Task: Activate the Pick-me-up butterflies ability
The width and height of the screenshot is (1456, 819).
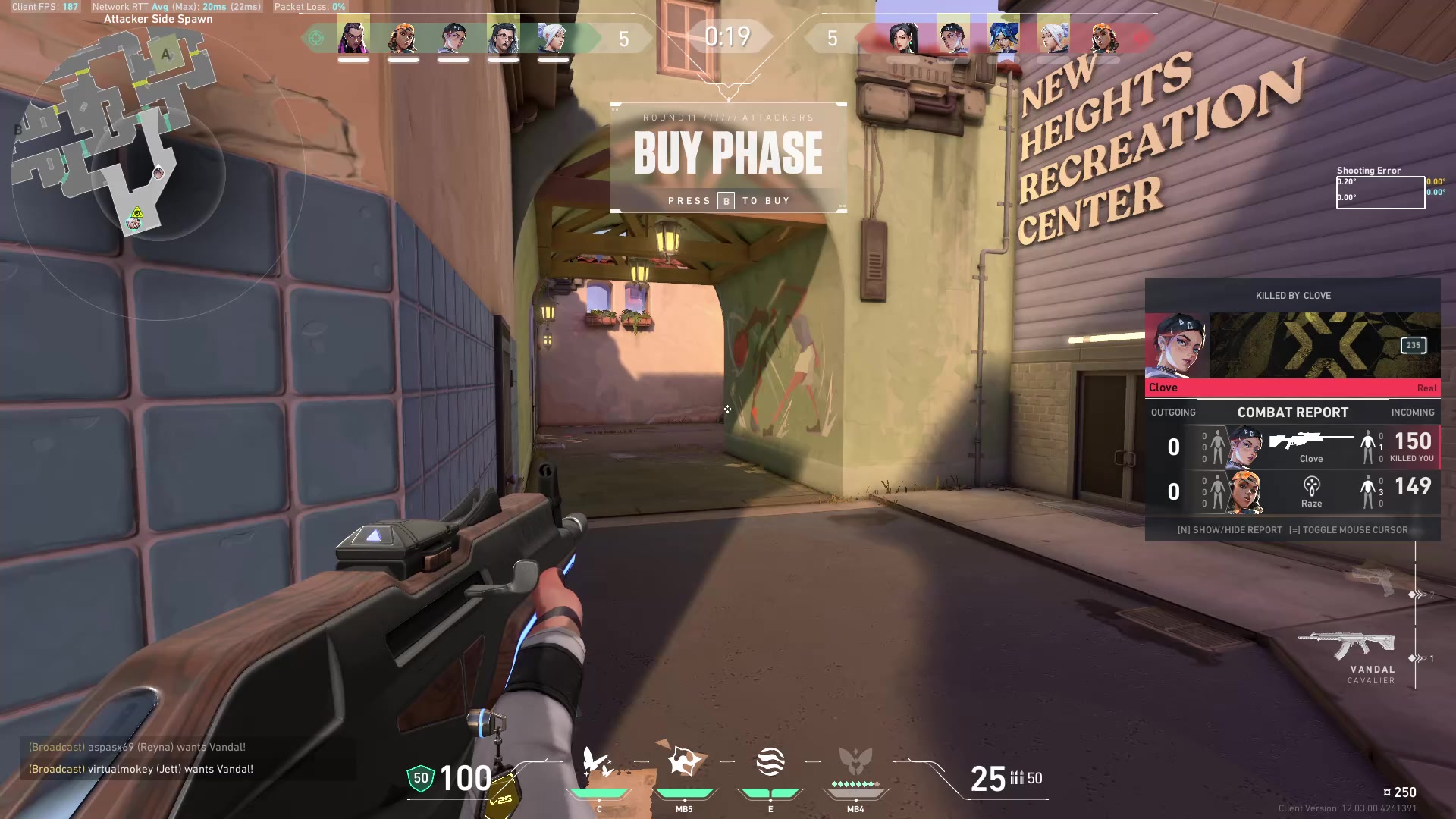Action: (x=598, y=762)
